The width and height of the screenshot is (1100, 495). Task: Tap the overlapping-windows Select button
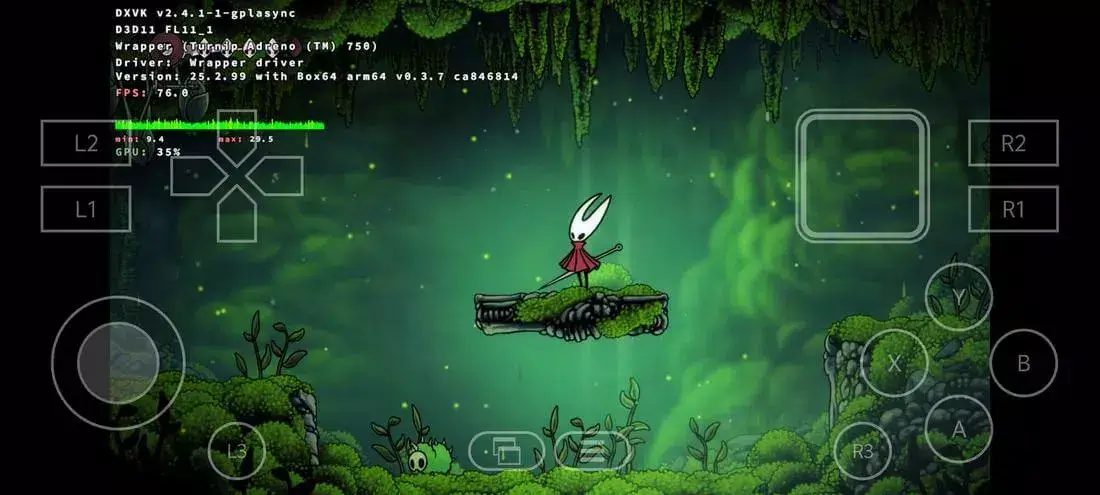point(507,452)
